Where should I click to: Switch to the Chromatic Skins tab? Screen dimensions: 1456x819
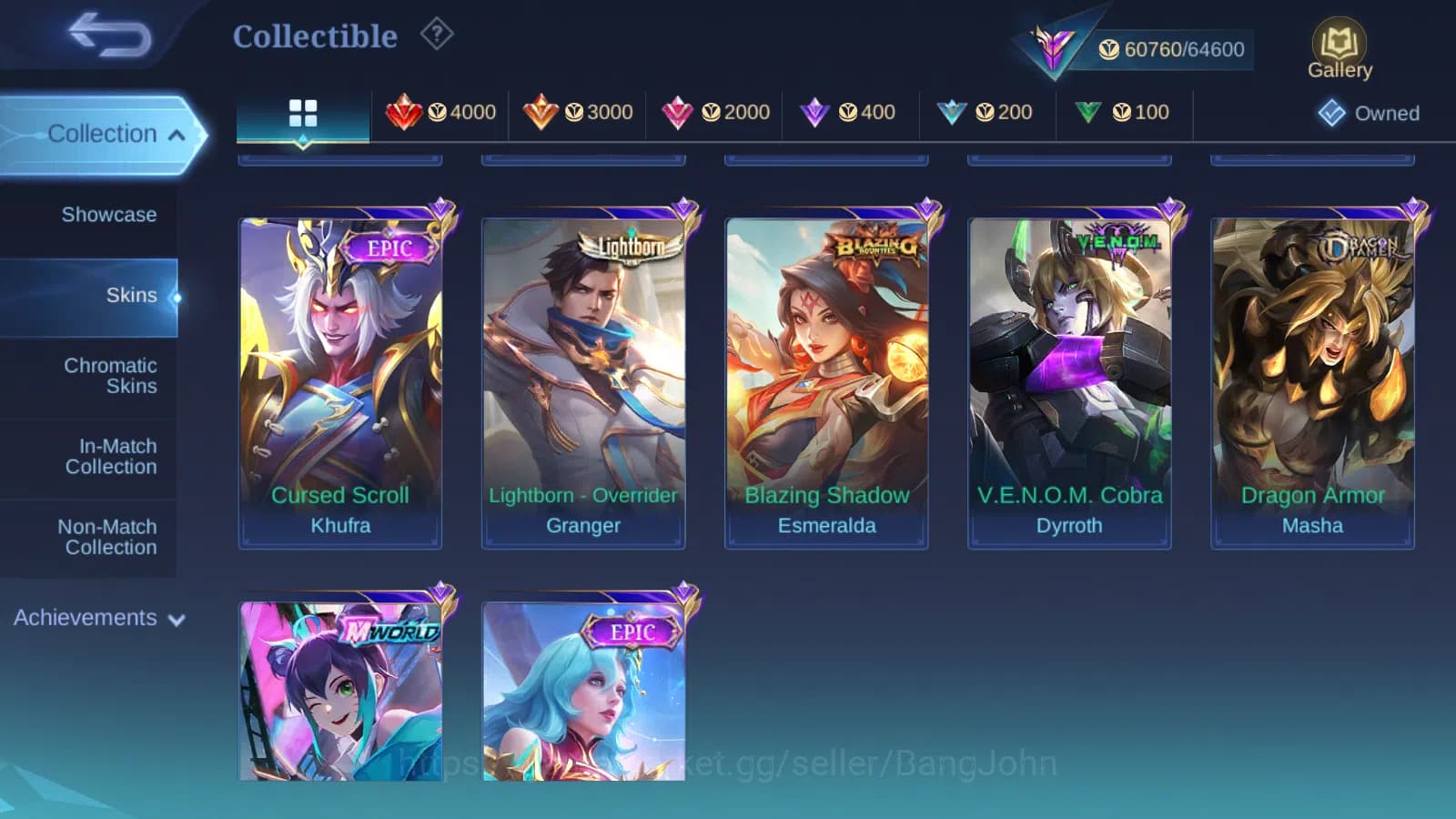pos(109,375)
